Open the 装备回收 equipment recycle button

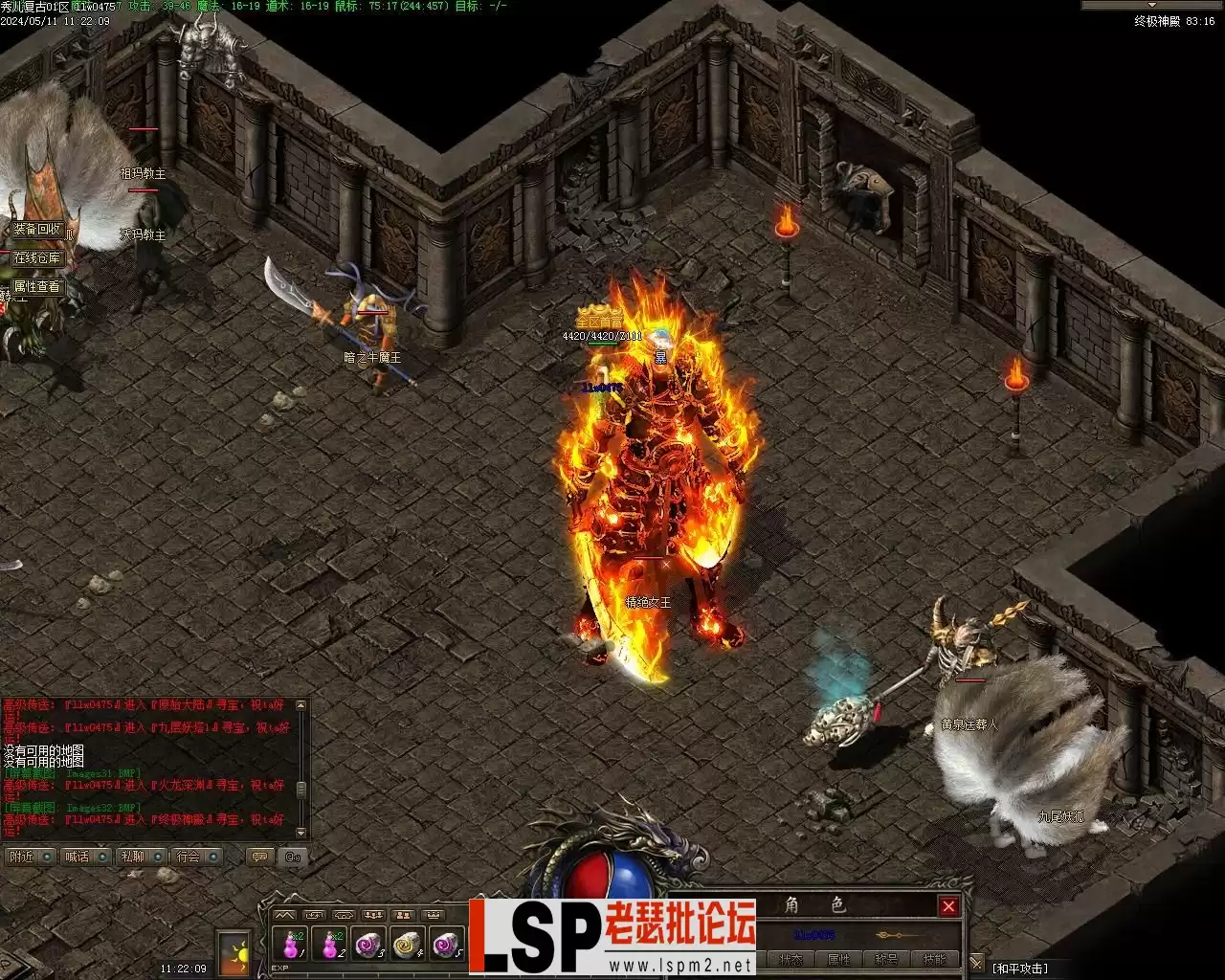click(x=37, y=230)
